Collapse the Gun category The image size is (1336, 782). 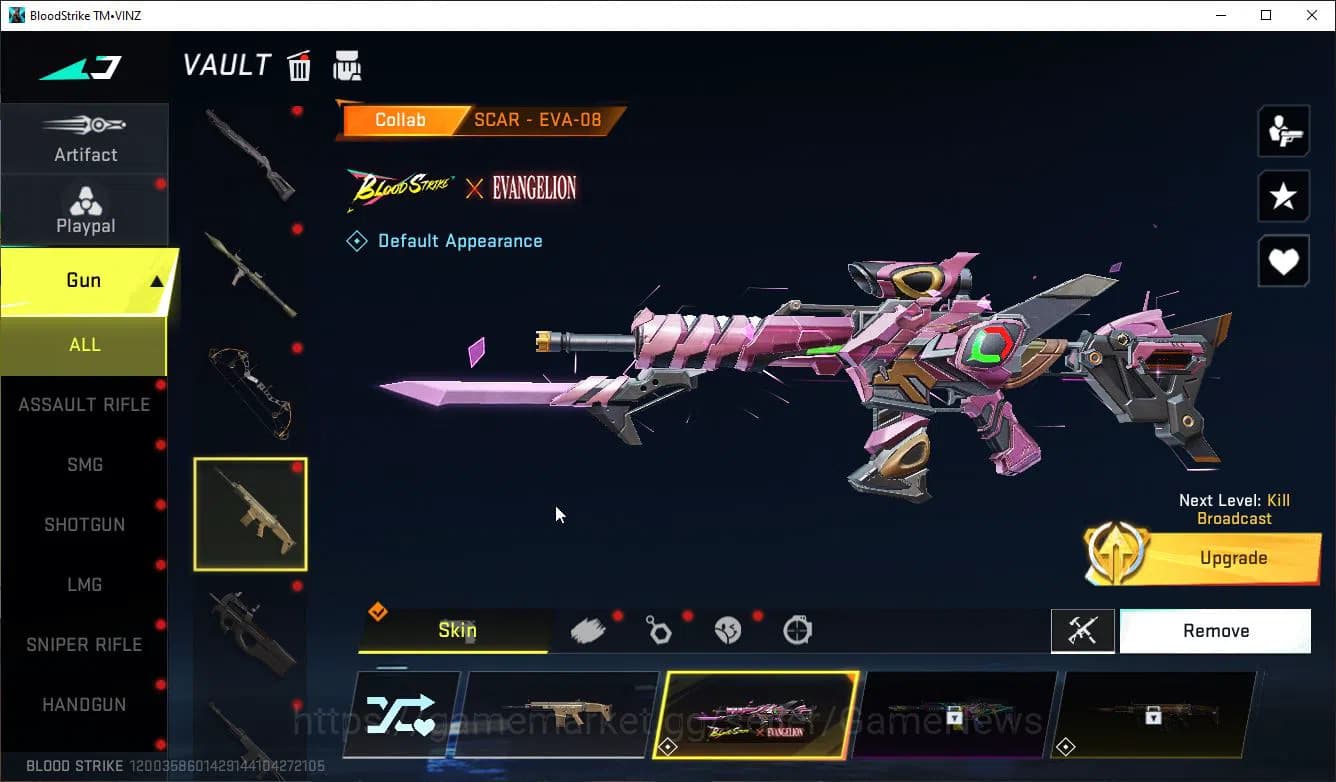[x=156, y=282]
